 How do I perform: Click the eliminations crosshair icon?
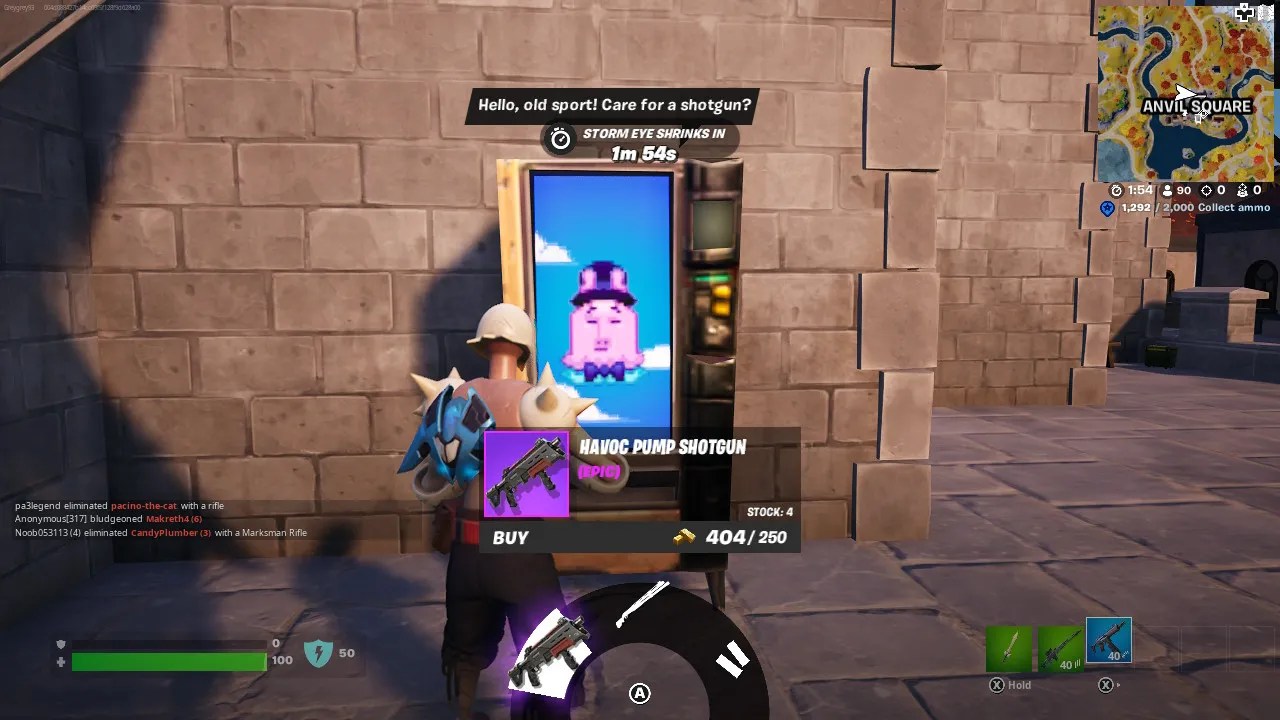[x=1208, y=191]
